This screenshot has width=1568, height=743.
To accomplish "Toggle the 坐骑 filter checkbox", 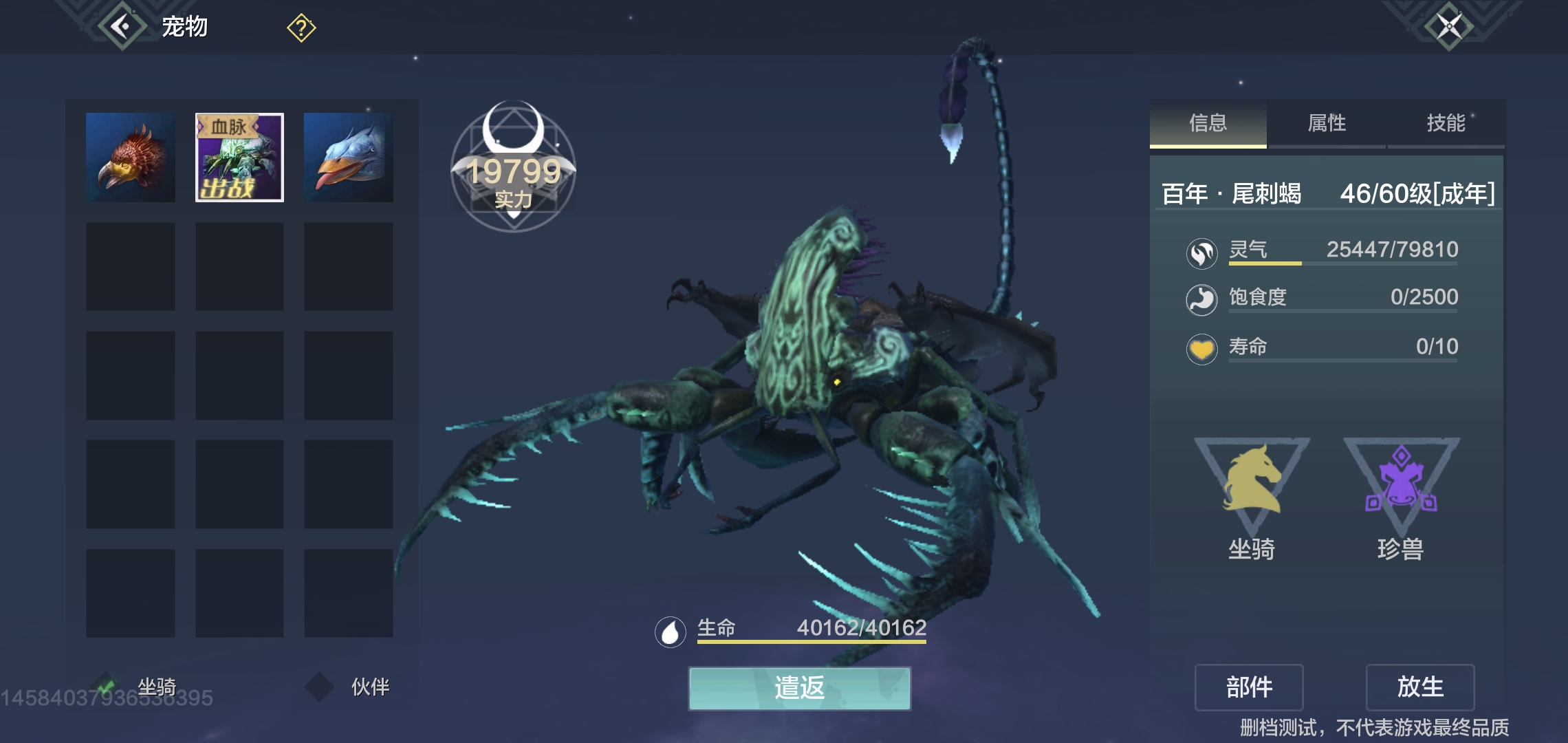I will click(106, 686).
